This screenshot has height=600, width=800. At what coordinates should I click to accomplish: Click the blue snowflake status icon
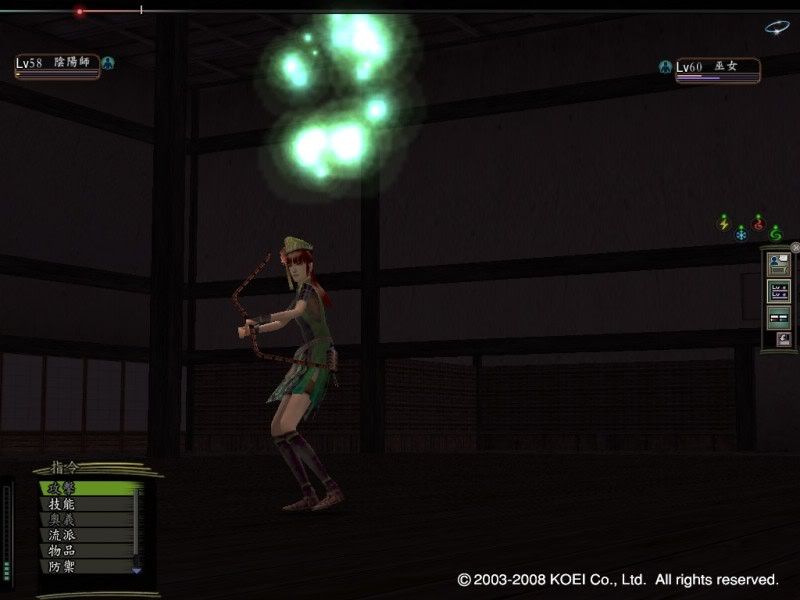(741, 233)
